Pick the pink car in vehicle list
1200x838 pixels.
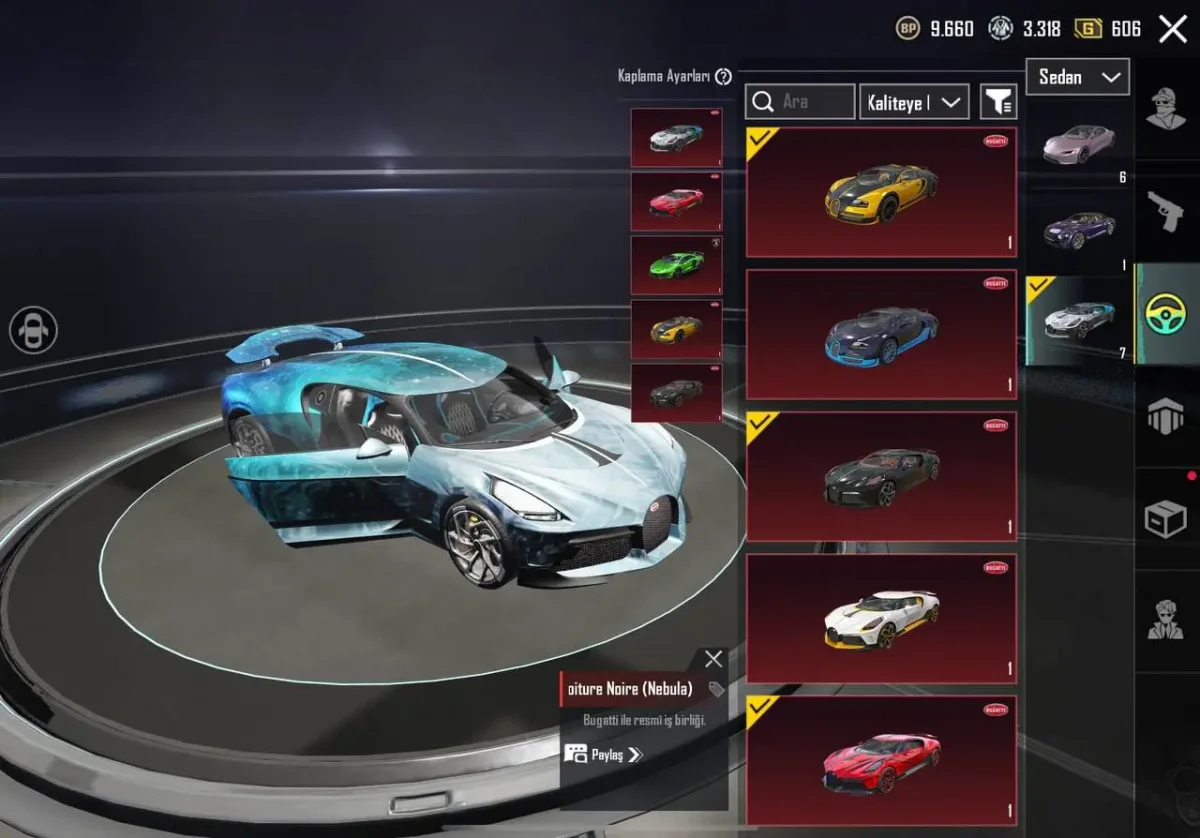pos(1079,145)
